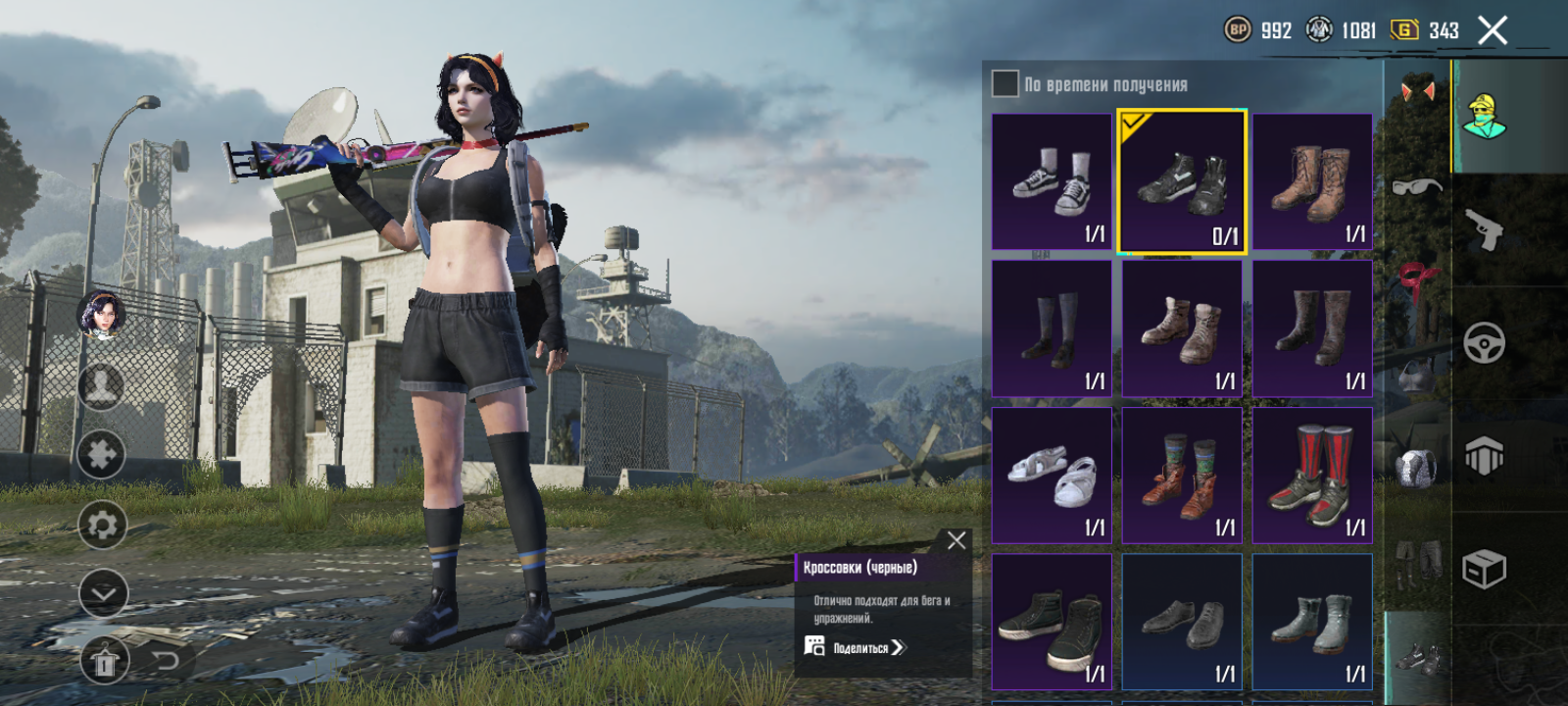Select the highlighted black sneakers slot

pos(1182,181)
